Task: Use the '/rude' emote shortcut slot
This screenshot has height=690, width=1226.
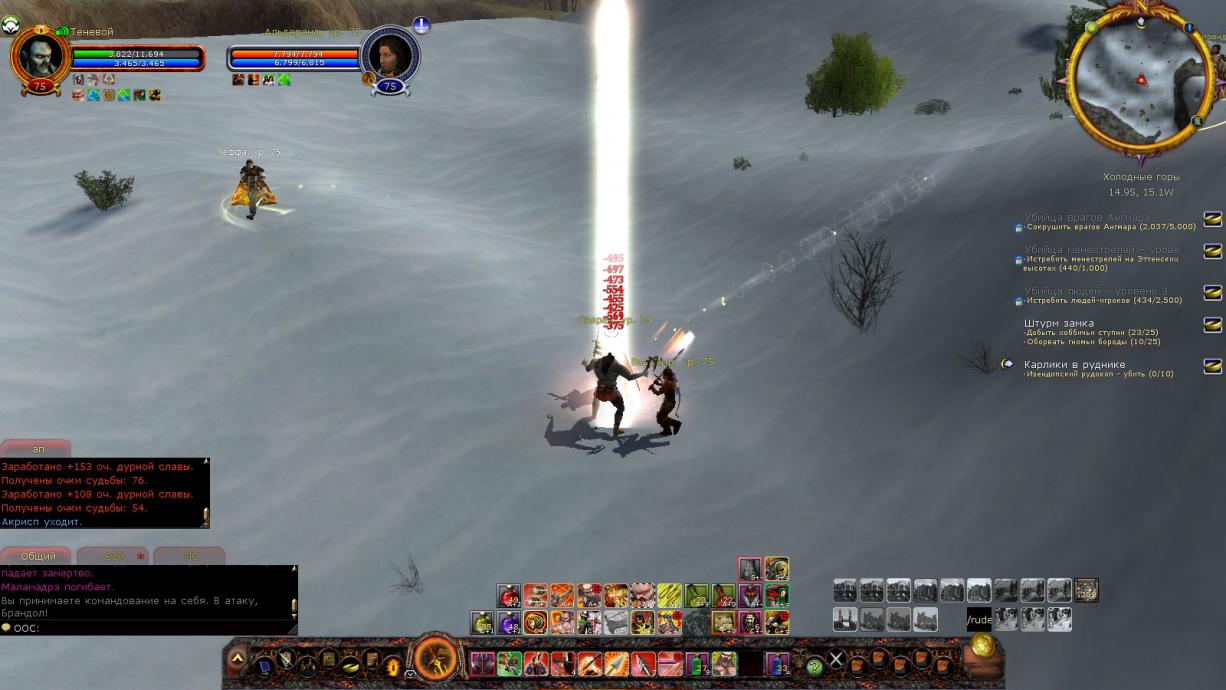Action: (979, 620)
